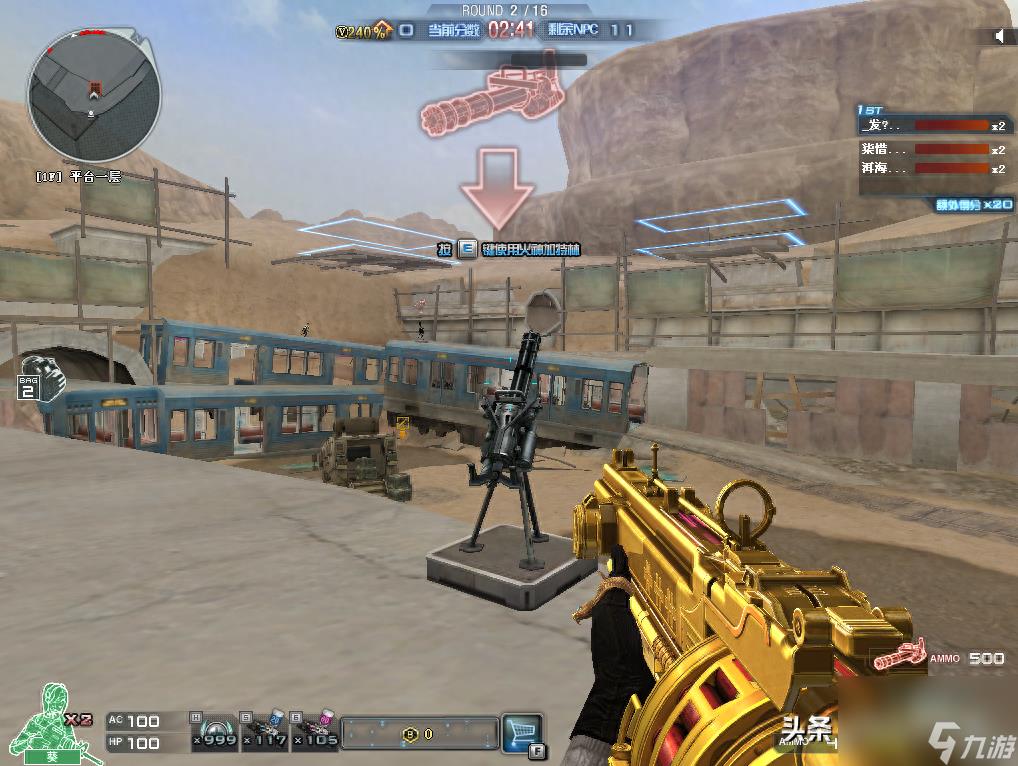This screenshot has width=1018, height=766.
Task: Click the red minigun icon beside the ammo count
Action: (898, 657)
